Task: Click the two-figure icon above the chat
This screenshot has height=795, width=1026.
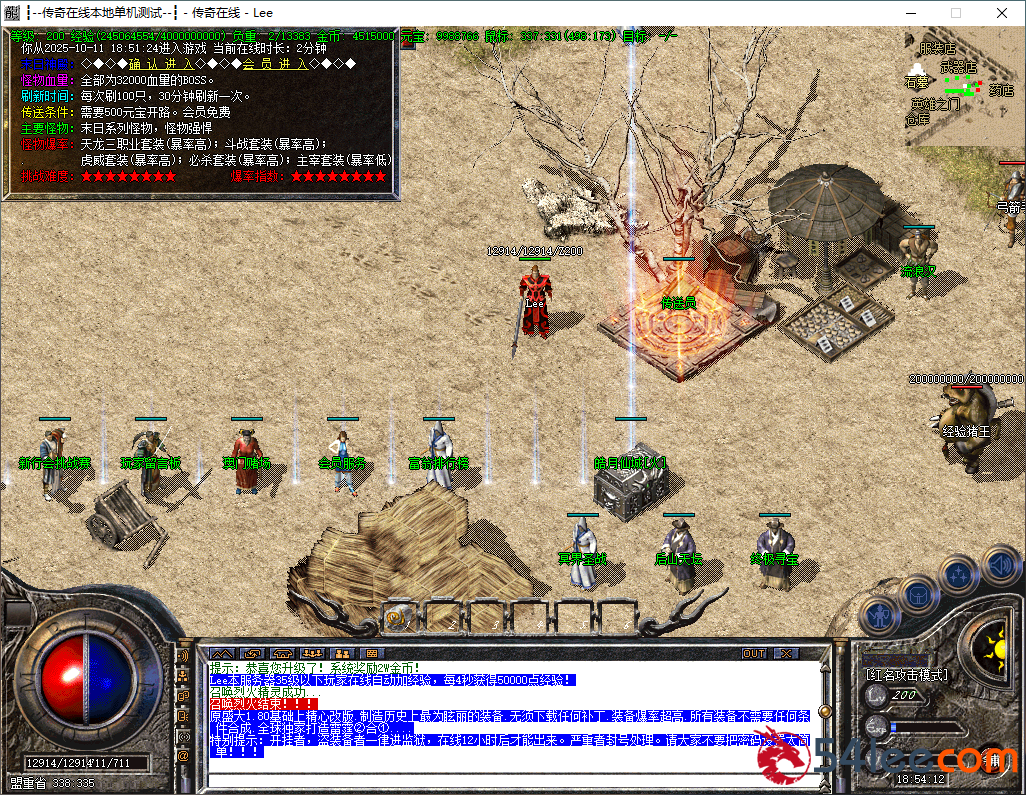Action: click(341, 653)
